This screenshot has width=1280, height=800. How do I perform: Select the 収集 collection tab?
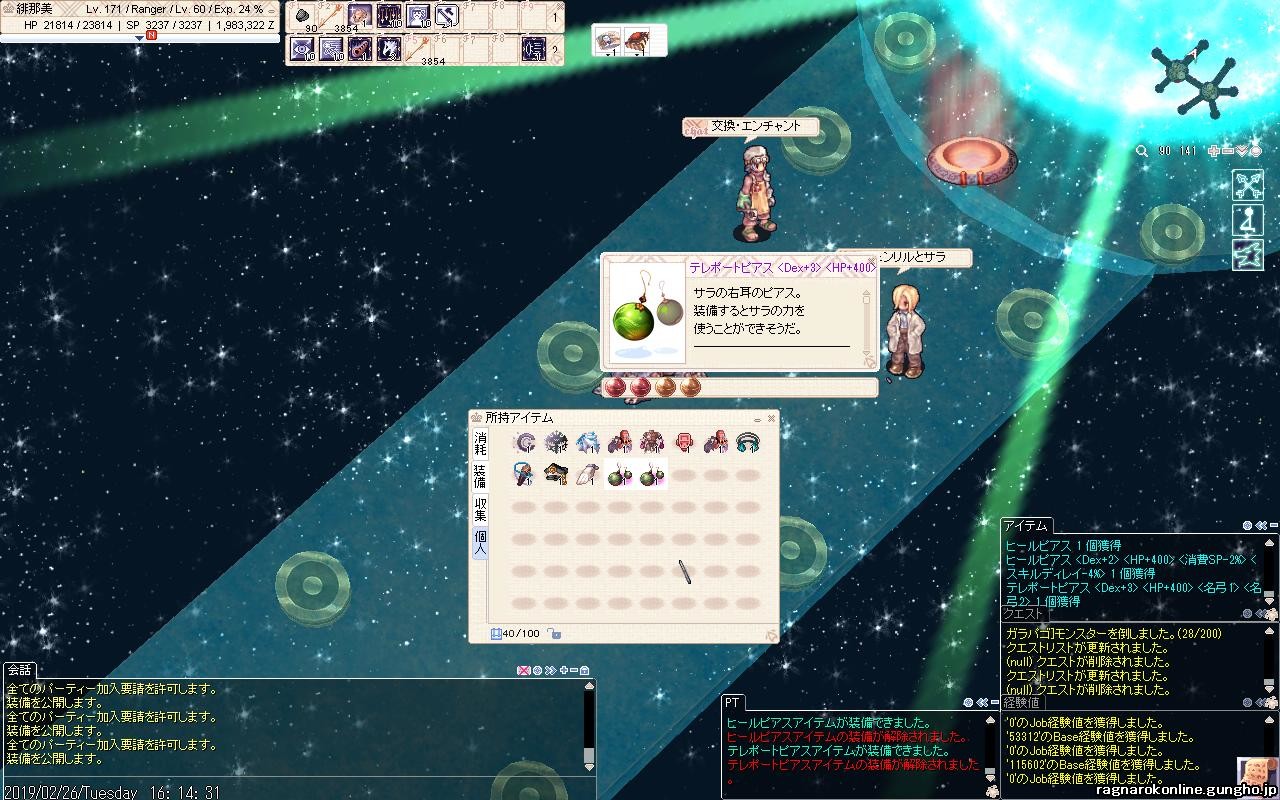[x=481, y=509]
